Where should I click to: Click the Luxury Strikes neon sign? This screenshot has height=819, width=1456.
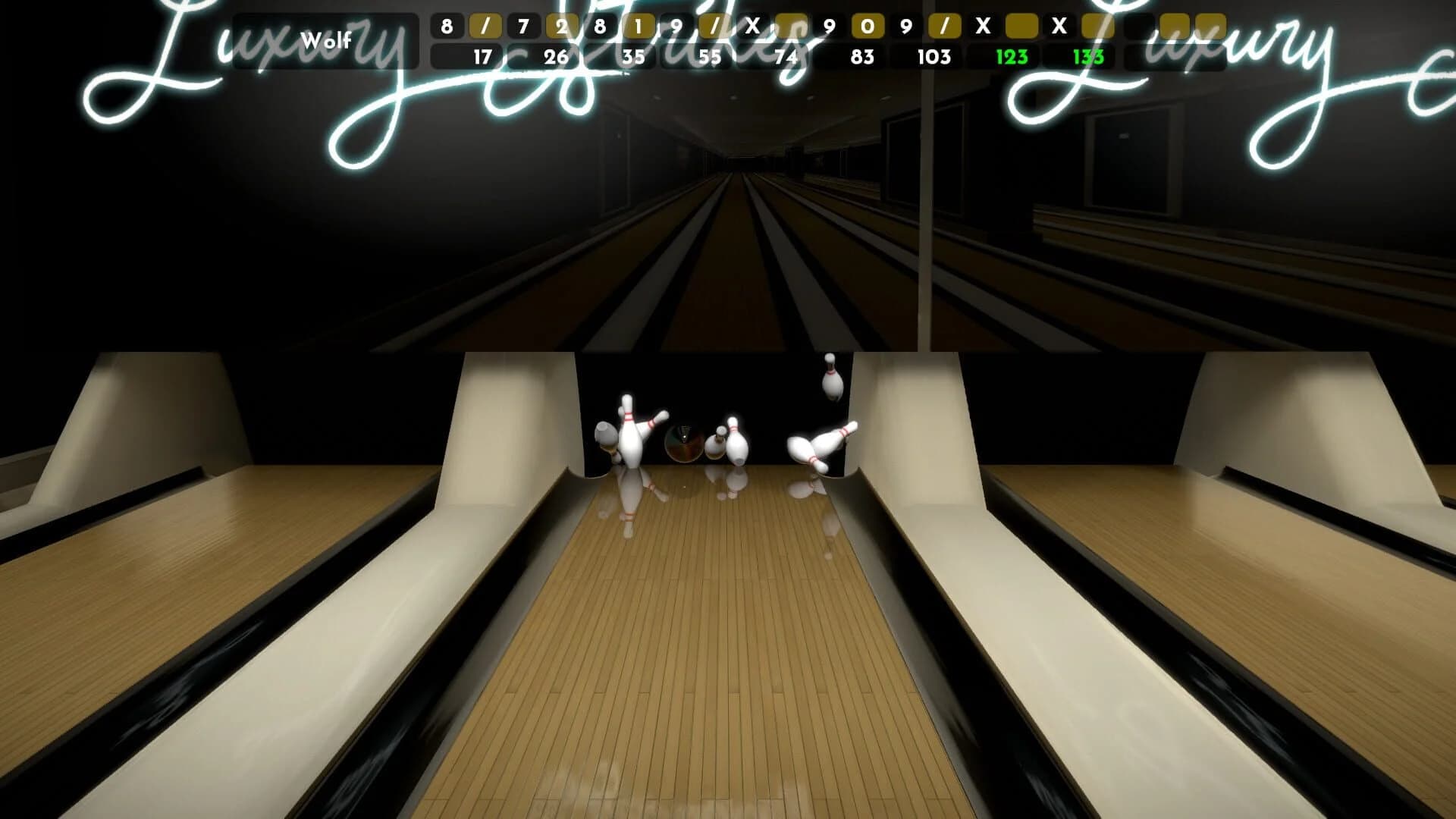227,61
